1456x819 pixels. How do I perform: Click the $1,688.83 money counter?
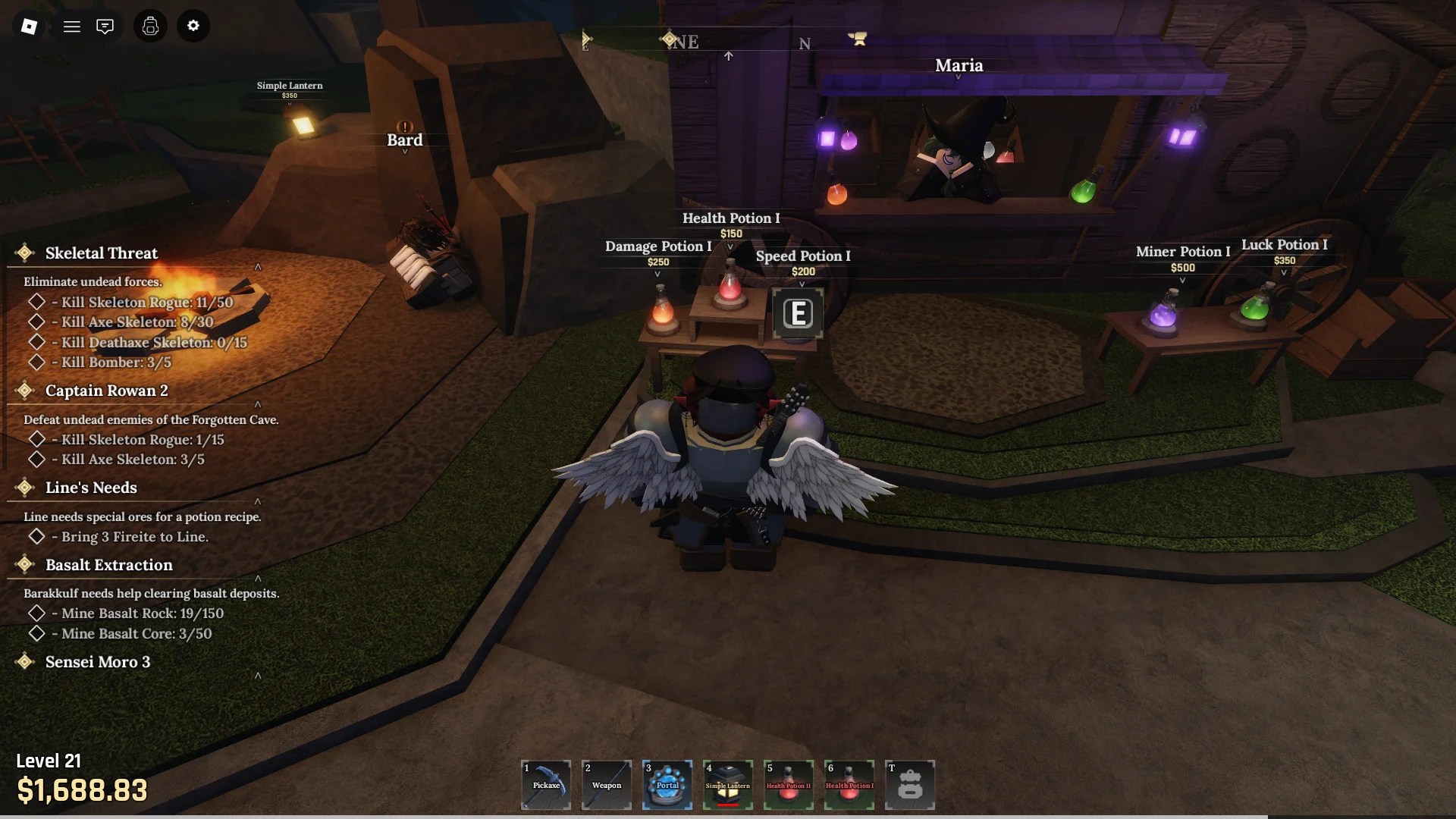point(82,790)
